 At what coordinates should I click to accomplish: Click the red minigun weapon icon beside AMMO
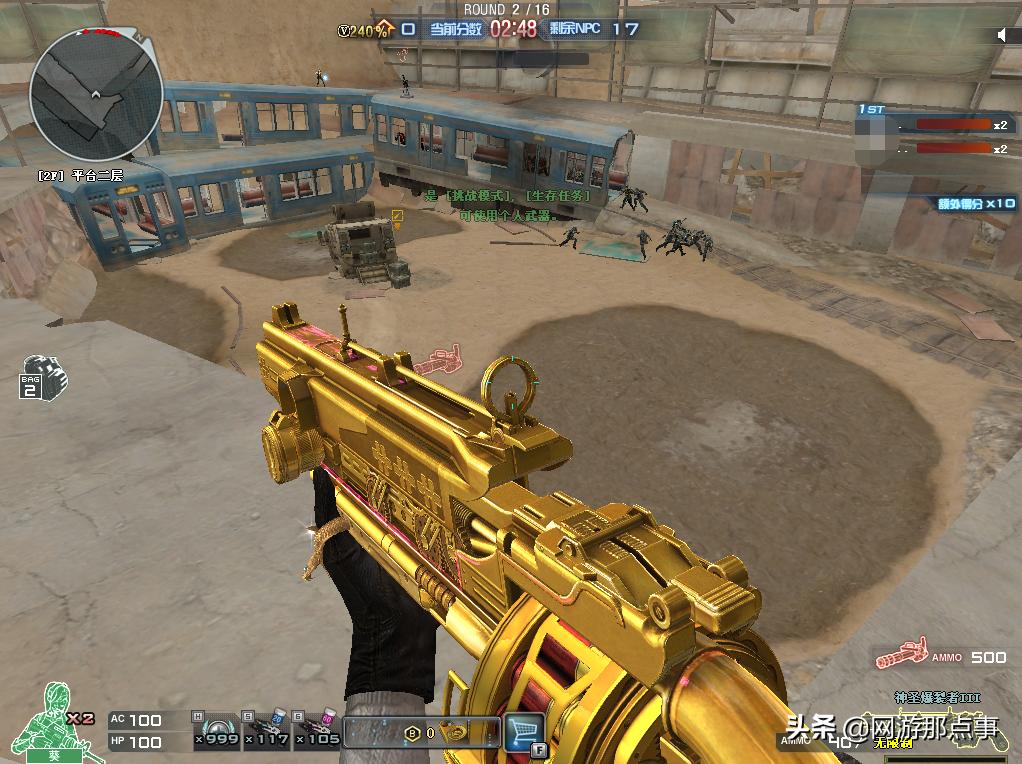pos(900,657)
